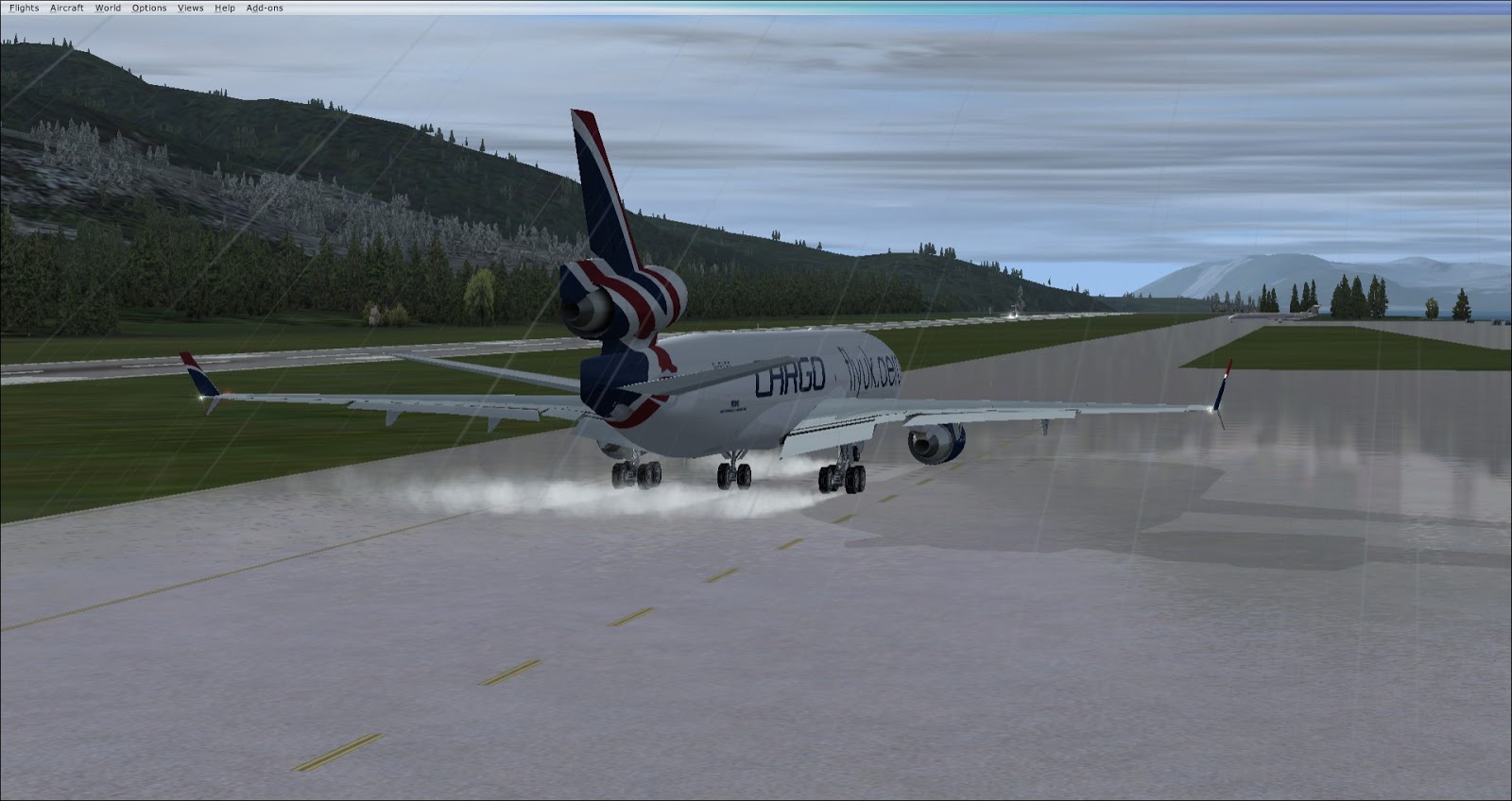The image size is (1512, 801).
Task: Open the Flights menu
Action: point(24,8)
